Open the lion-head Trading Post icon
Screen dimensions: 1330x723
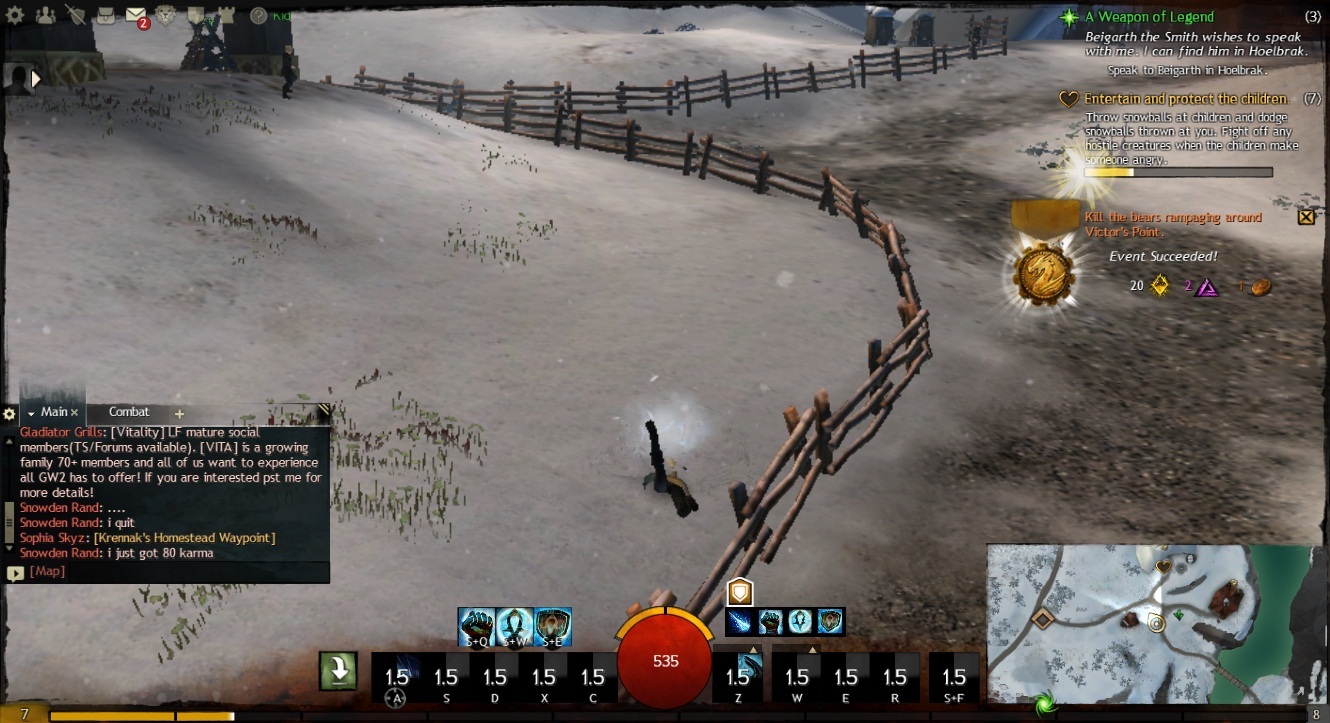(x=168, y=15)
